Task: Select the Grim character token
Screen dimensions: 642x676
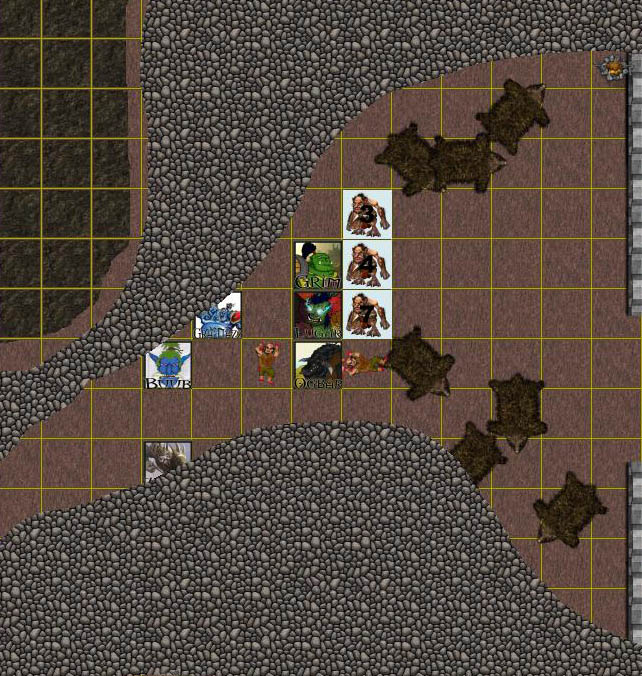Action: pos(318,265)
